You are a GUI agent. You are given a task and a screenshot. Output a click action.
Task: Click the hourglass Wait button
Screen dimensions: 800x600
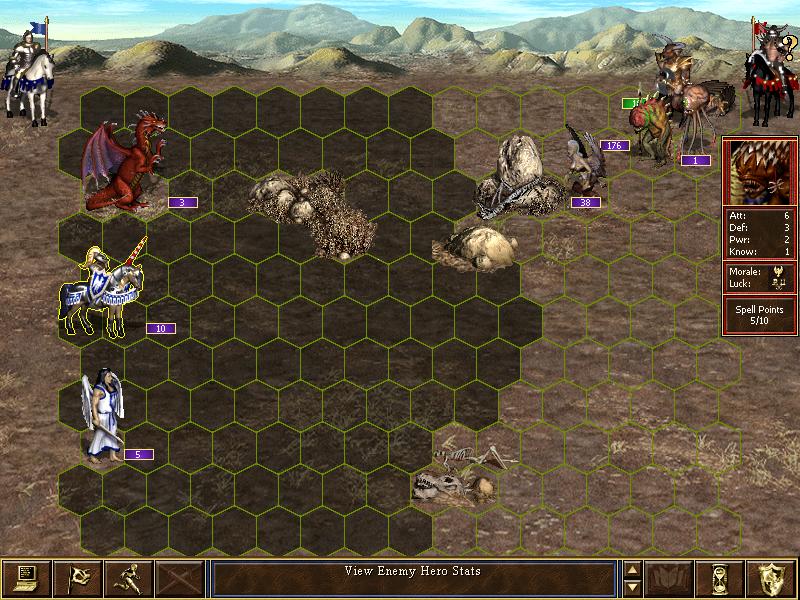coord(720,578)
